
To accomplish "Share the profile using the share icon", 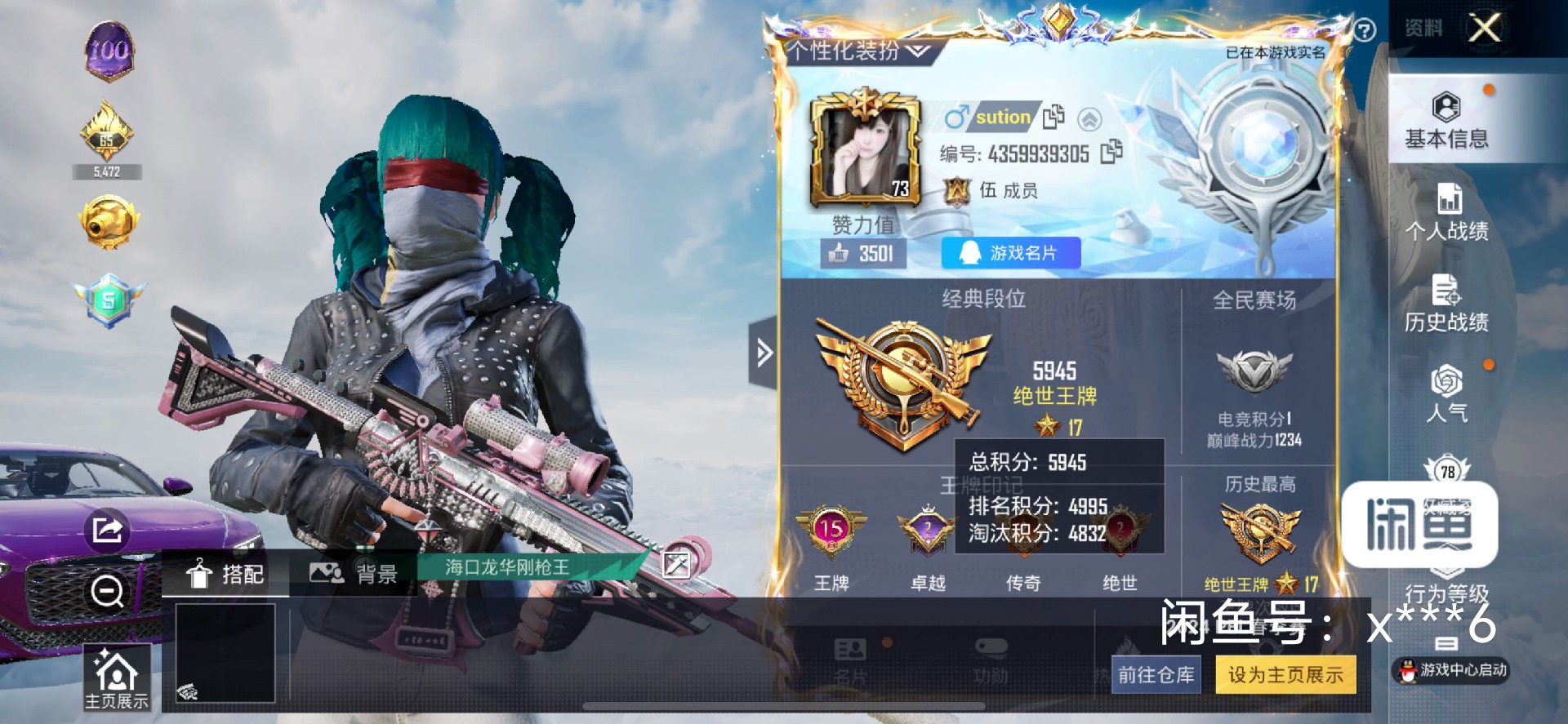I will (107, 531).
